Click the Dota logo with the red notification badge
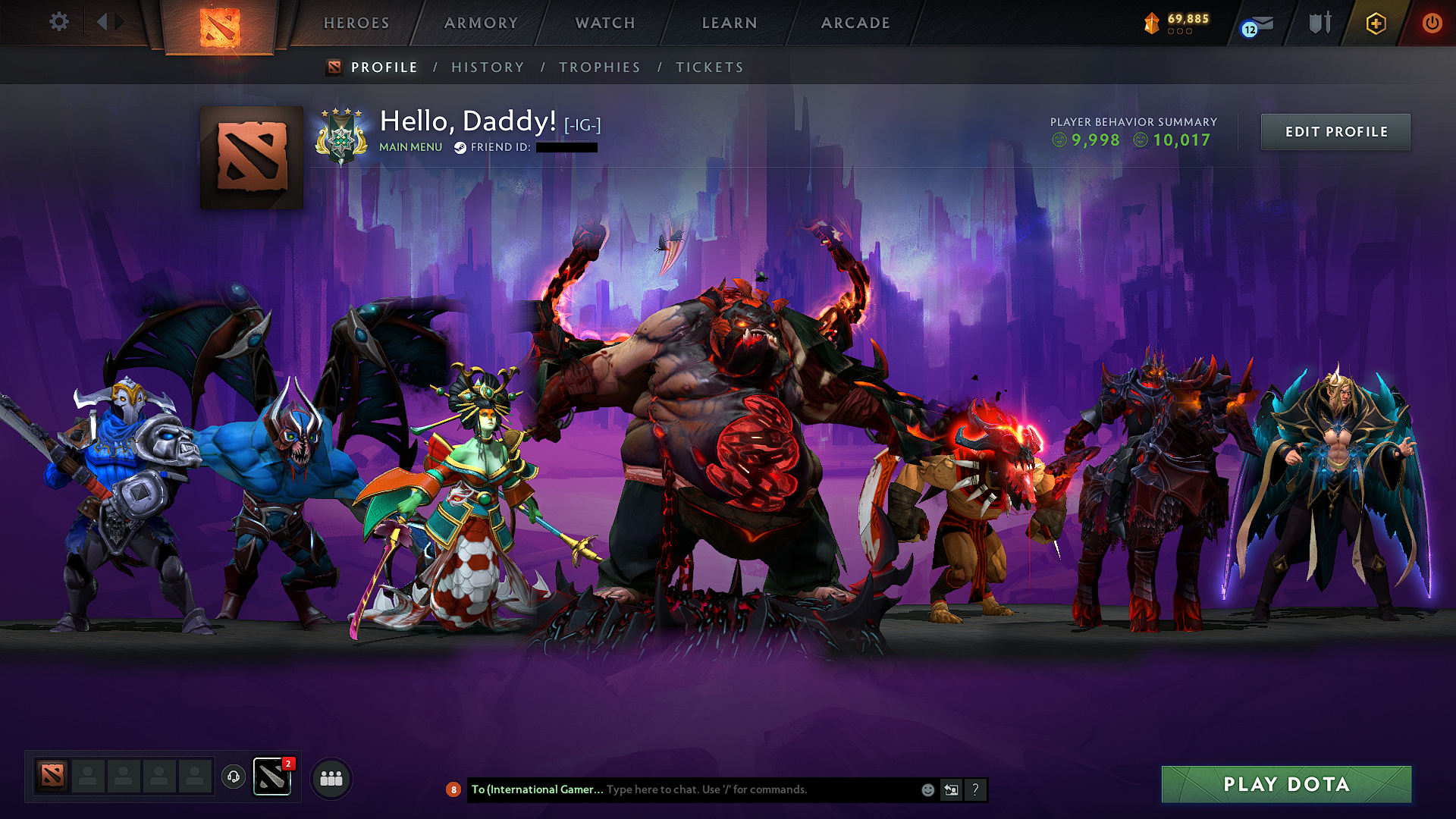This screenshot has height=819, width=1456. click(x=273, y=776)
